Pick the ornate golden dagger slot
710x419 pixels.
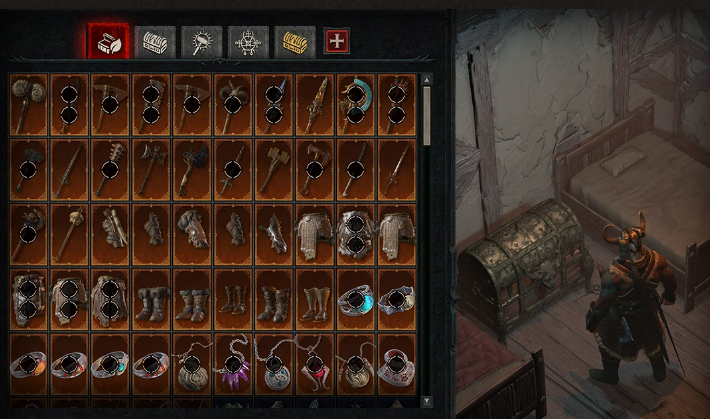315,103
